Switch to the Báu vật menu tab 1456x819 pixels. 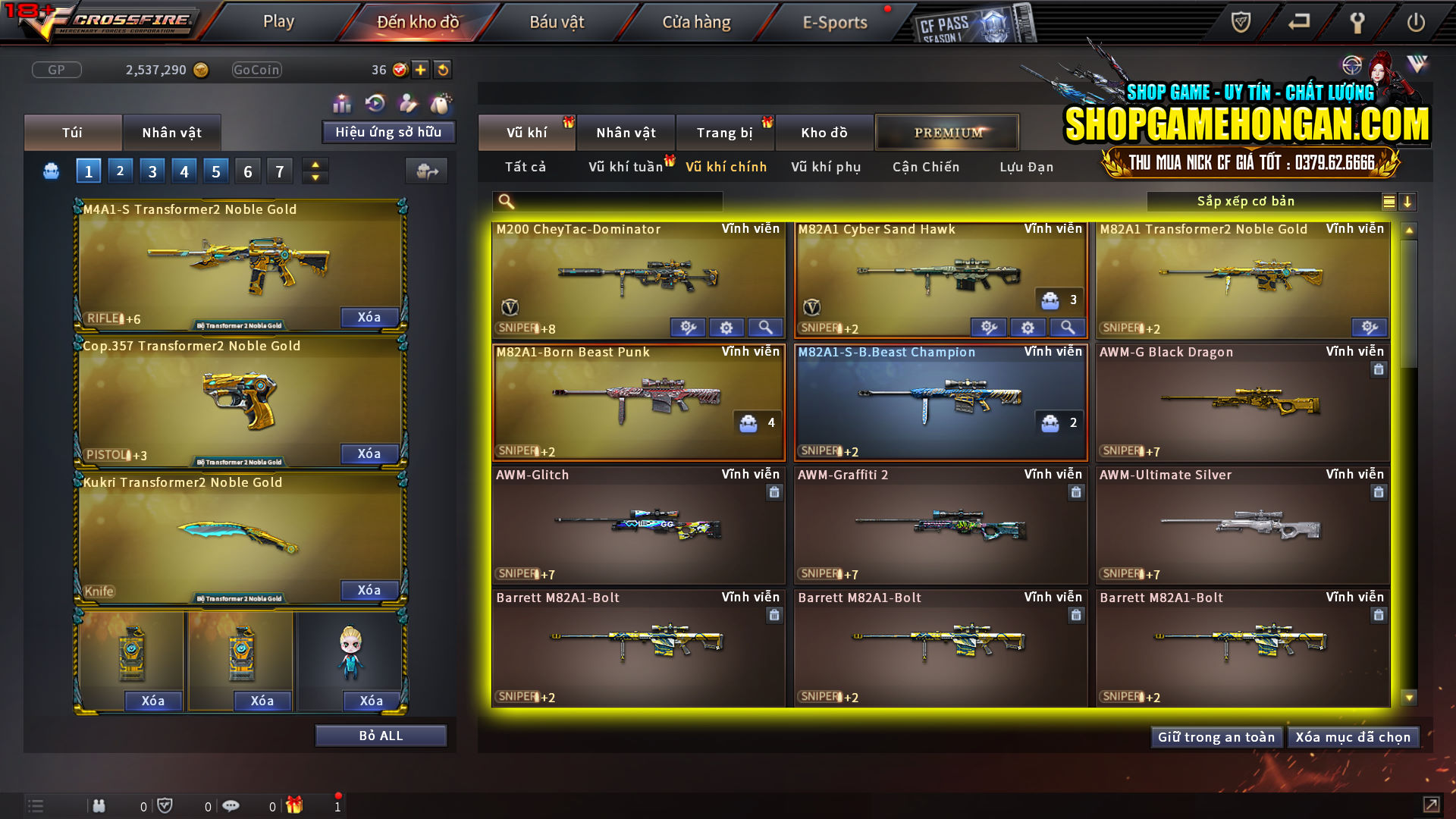click(557, 21)
